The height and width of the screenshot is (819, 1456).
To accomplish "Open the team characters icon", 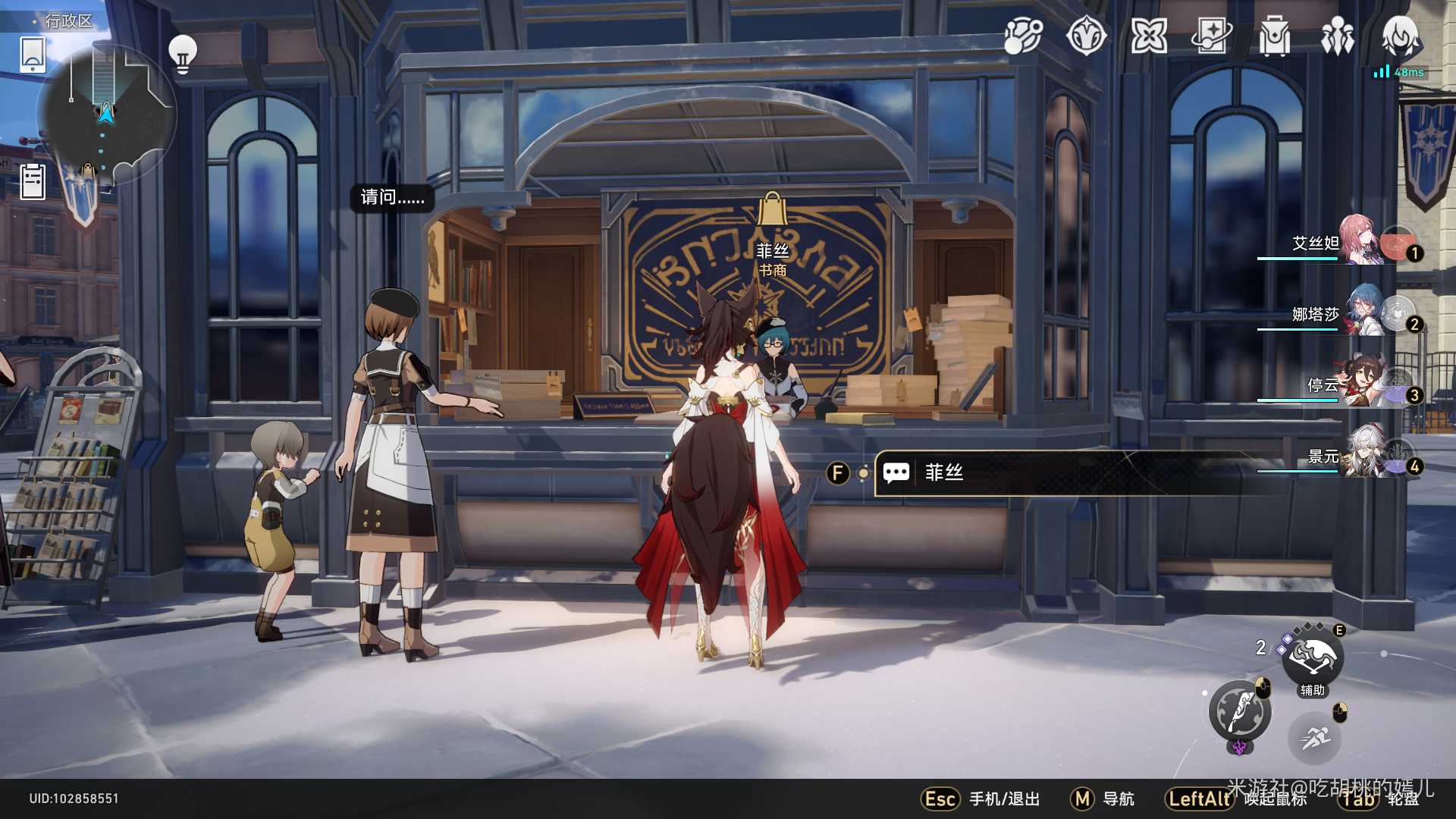I will point(1337,36).
